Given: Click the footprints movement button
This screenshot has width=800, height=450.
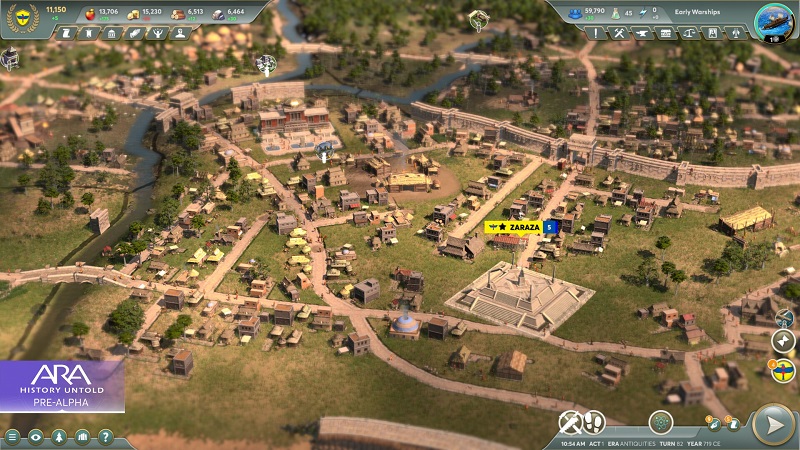Looking at the screenshot, I should tap(596, 422).
